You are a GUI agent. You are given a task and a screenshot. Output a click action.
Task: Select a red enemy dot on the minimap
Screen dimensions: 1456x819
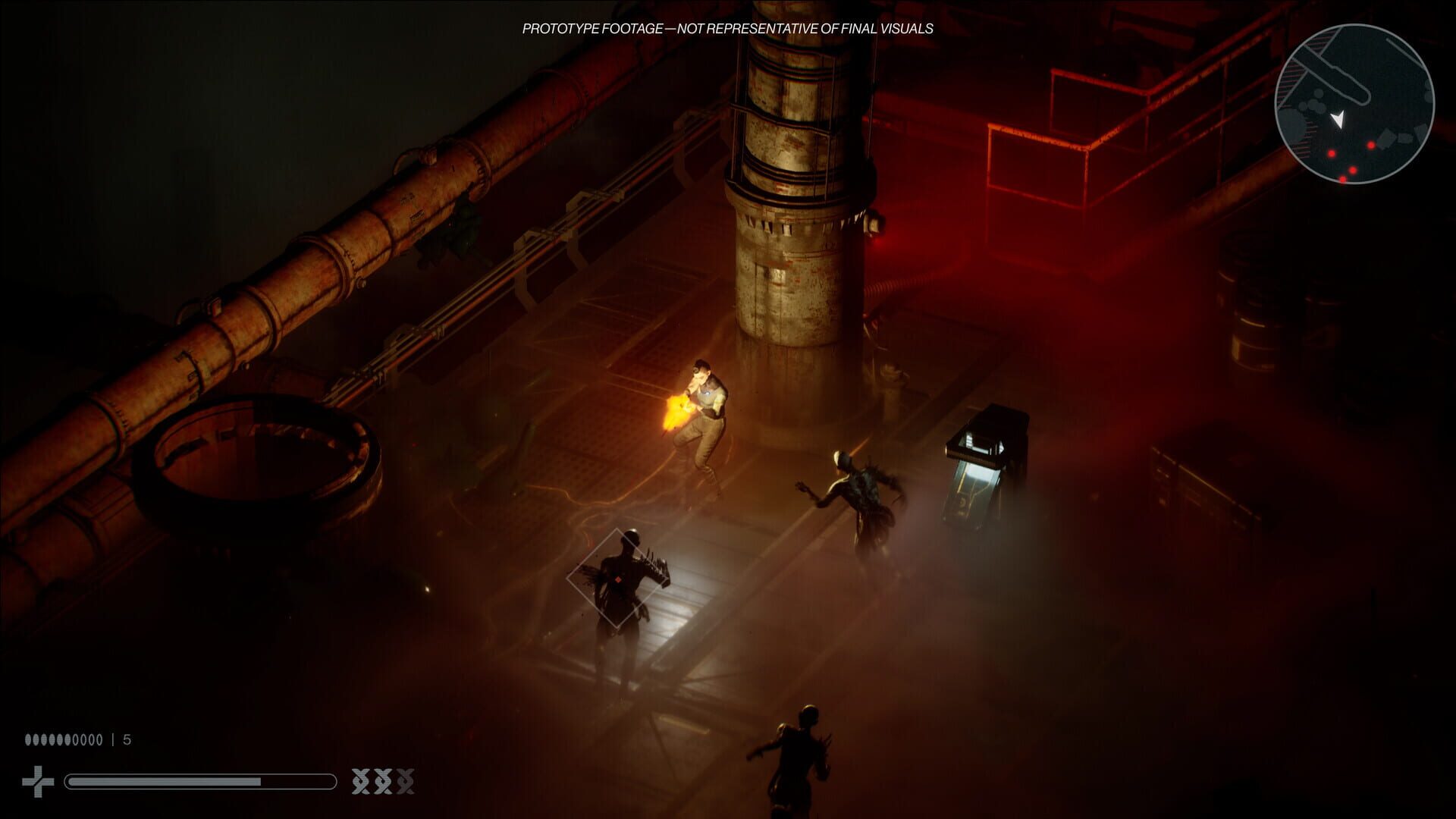point(1371,146)
